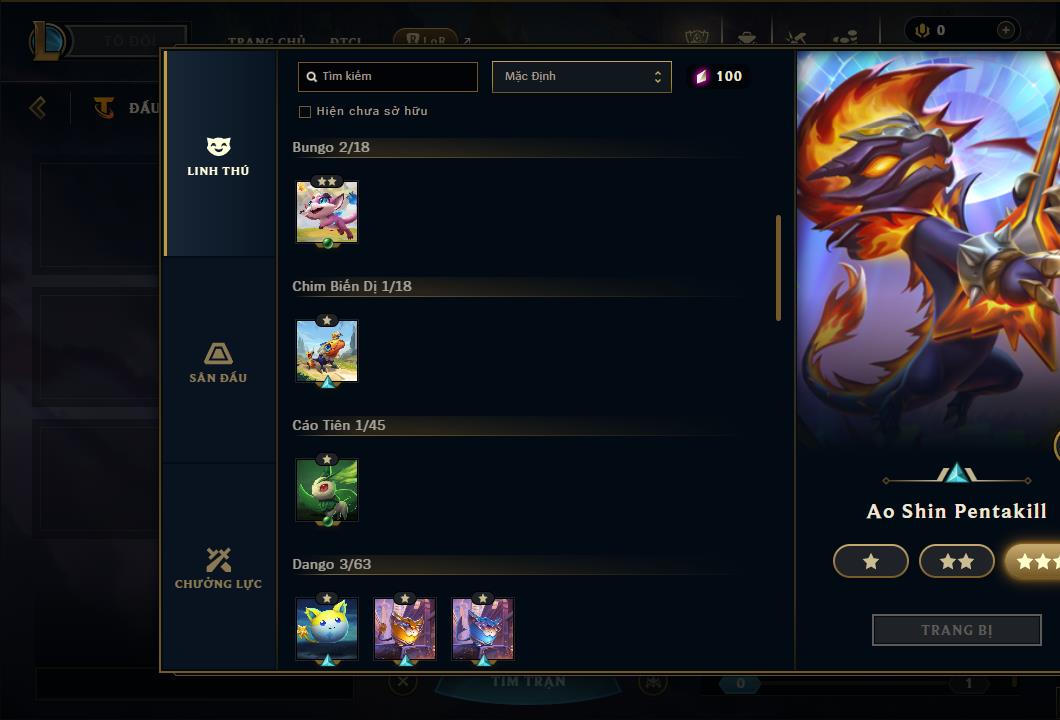Toggle the Hiện chưa sở hữu checkbox
The width and height of the screenshot is (1060, 720).
click(x=305, y=111)
